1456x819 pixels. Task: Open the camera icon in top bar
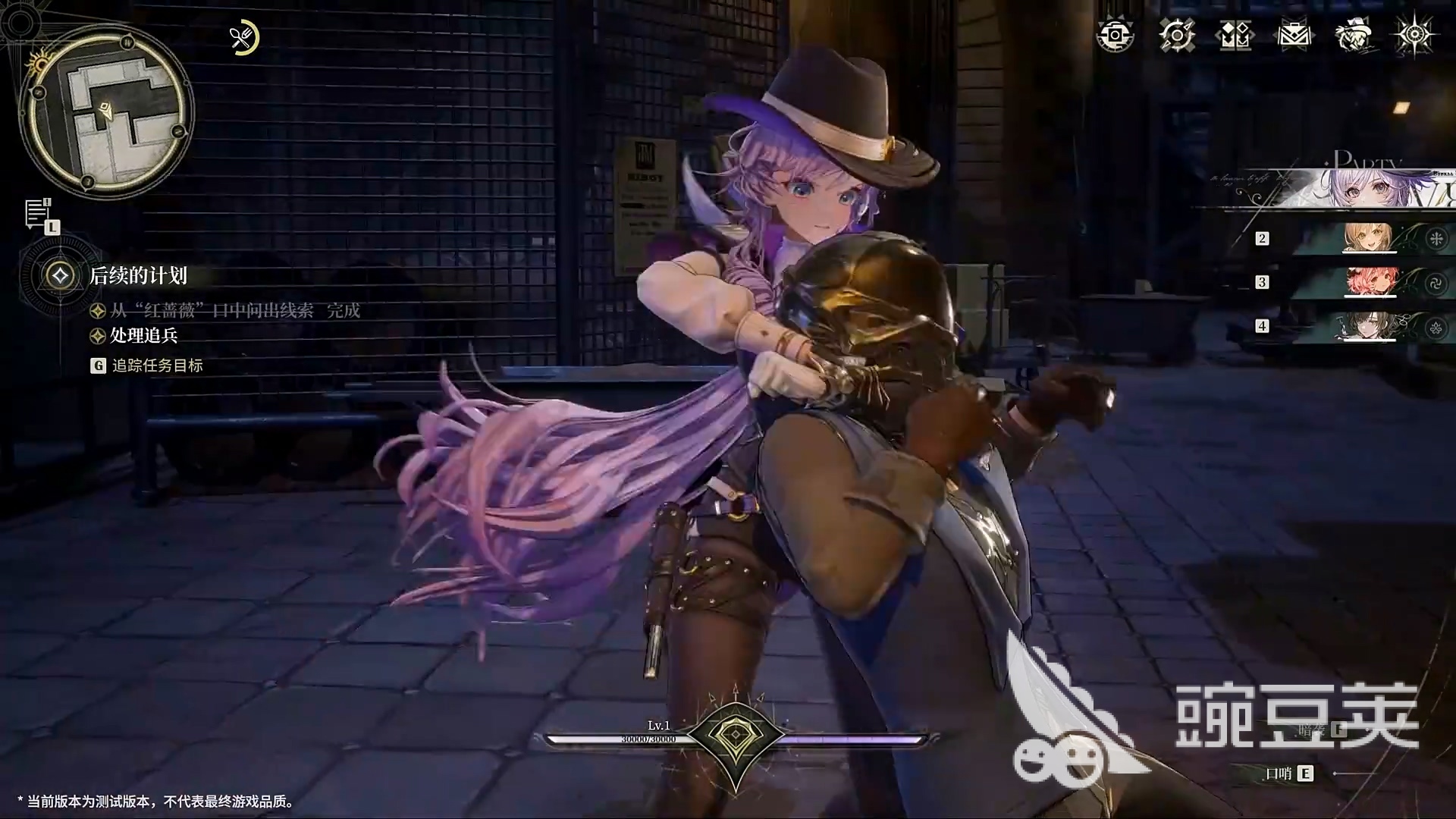click(1115, 36)
